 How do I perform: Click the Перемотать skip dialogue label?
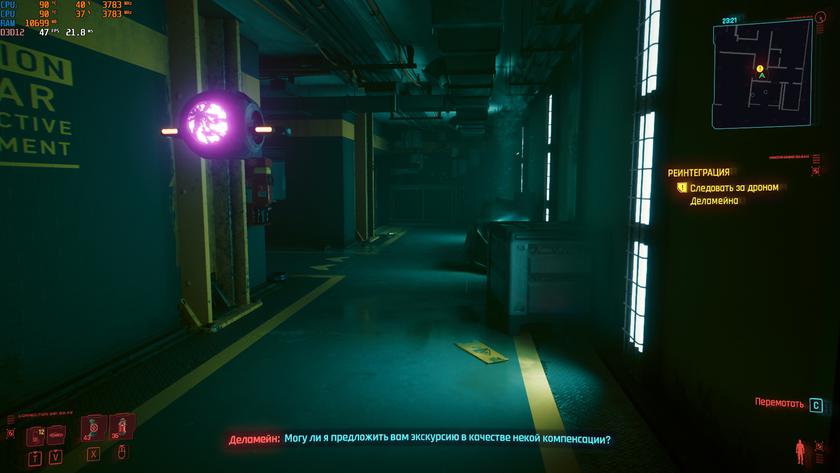(779, 403)
